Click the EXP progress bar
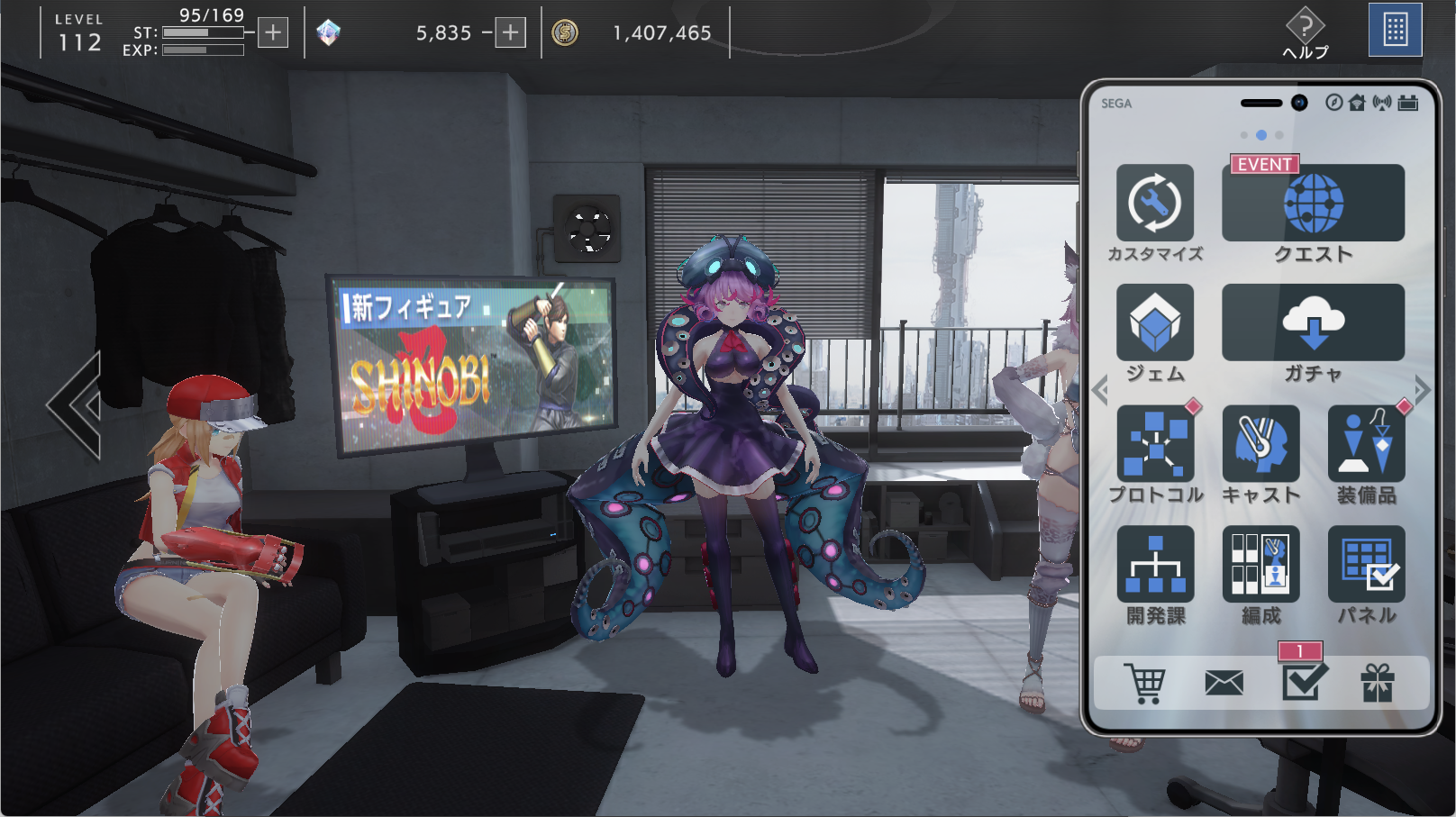This screenshot has width=1456, height=817. pyautogui.click(x=203, y=49)
